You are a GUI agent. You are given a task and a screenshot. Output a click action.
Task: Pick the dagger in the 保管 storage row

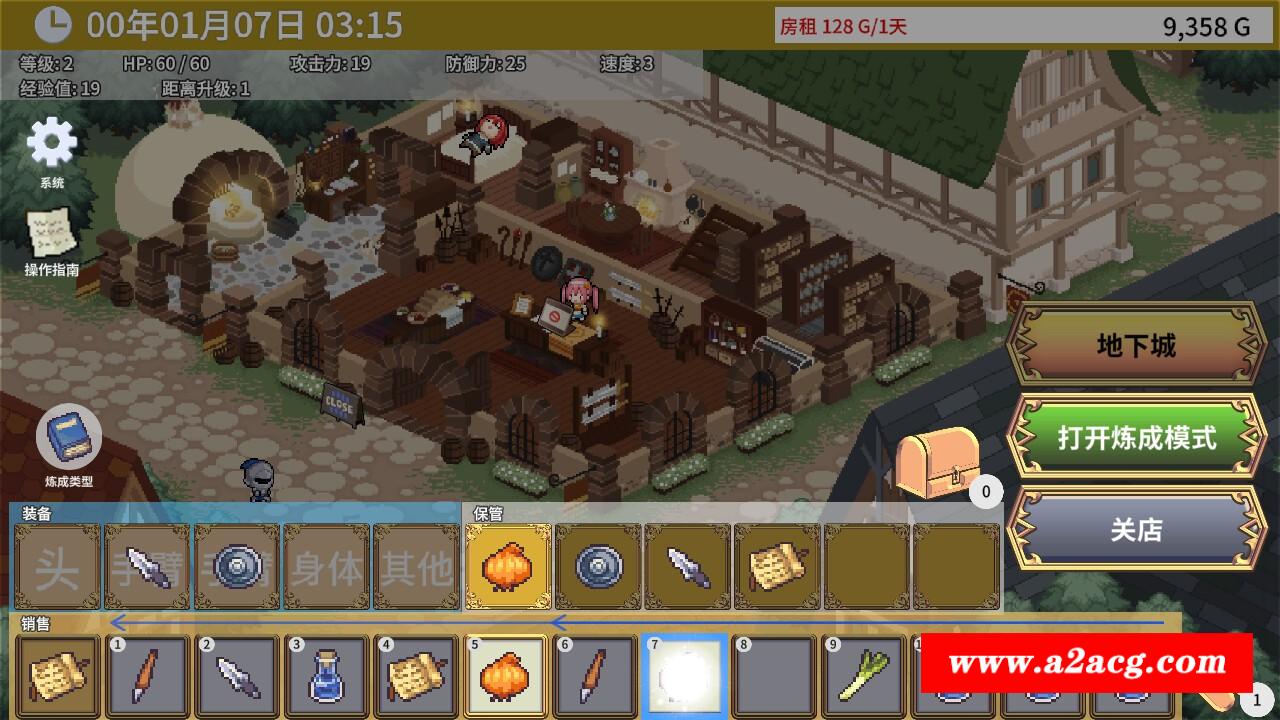(687, 567)
